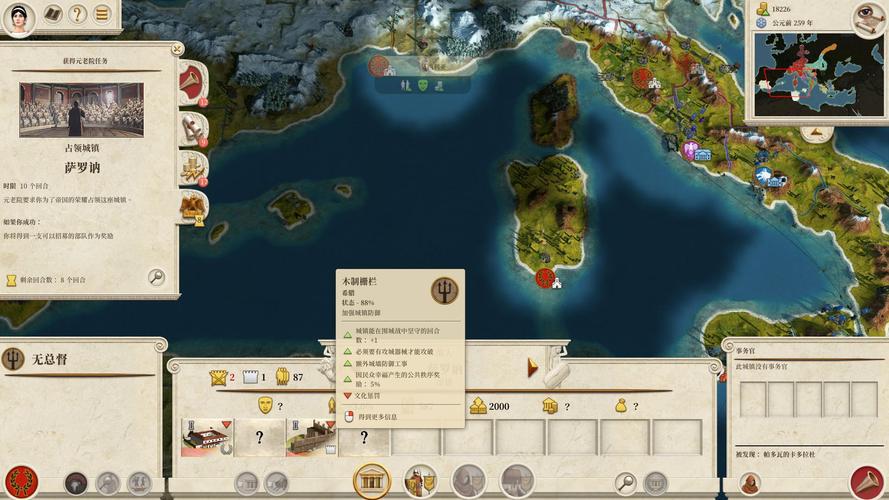
Task: Open the main menu list button
Action: (102, 14)
